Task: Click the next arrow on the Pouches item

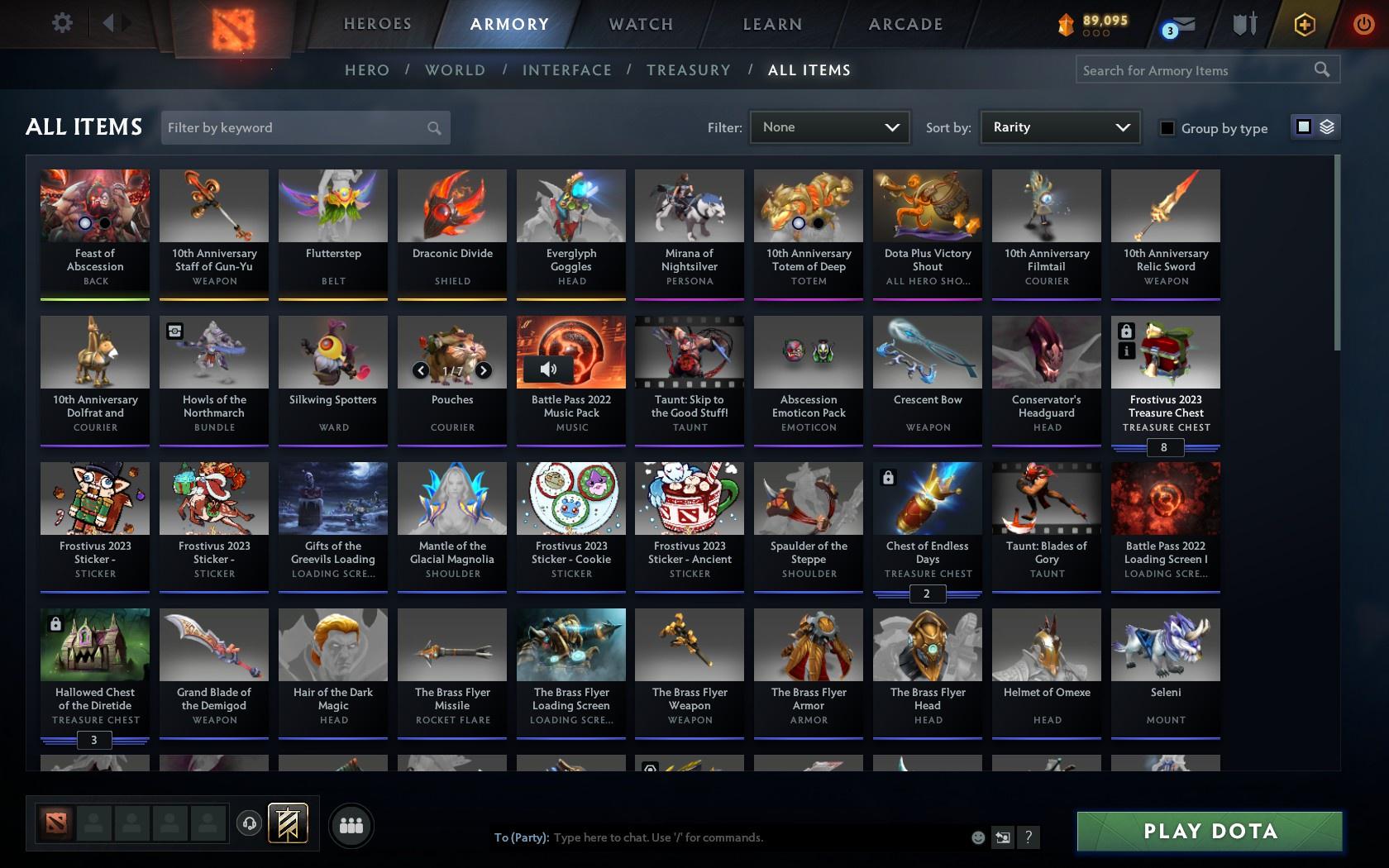Action: (x=484, y=370)
